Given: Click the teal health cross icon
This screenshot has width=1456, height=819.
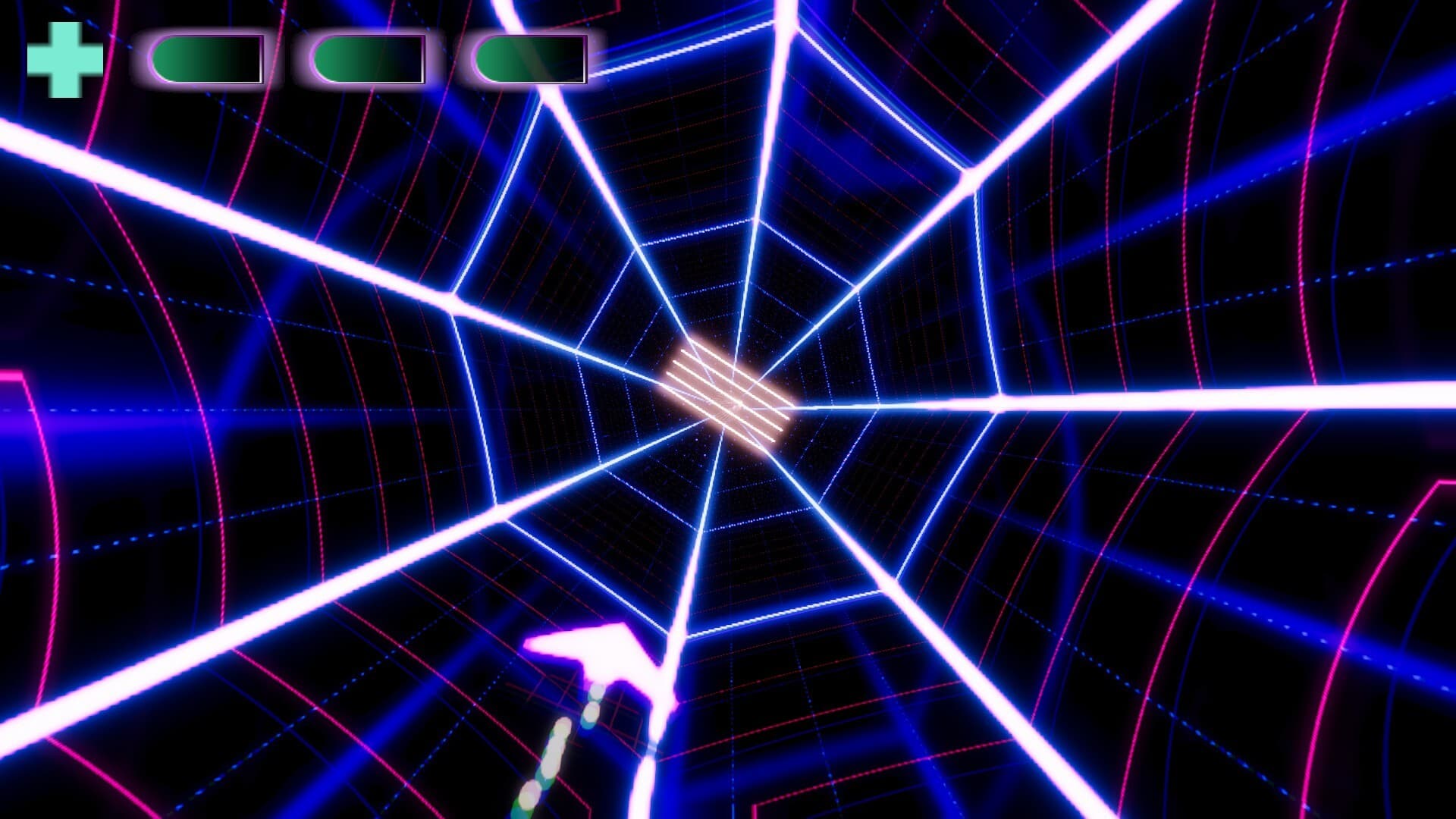Looking at the screenshot, I should pos(64,57).
